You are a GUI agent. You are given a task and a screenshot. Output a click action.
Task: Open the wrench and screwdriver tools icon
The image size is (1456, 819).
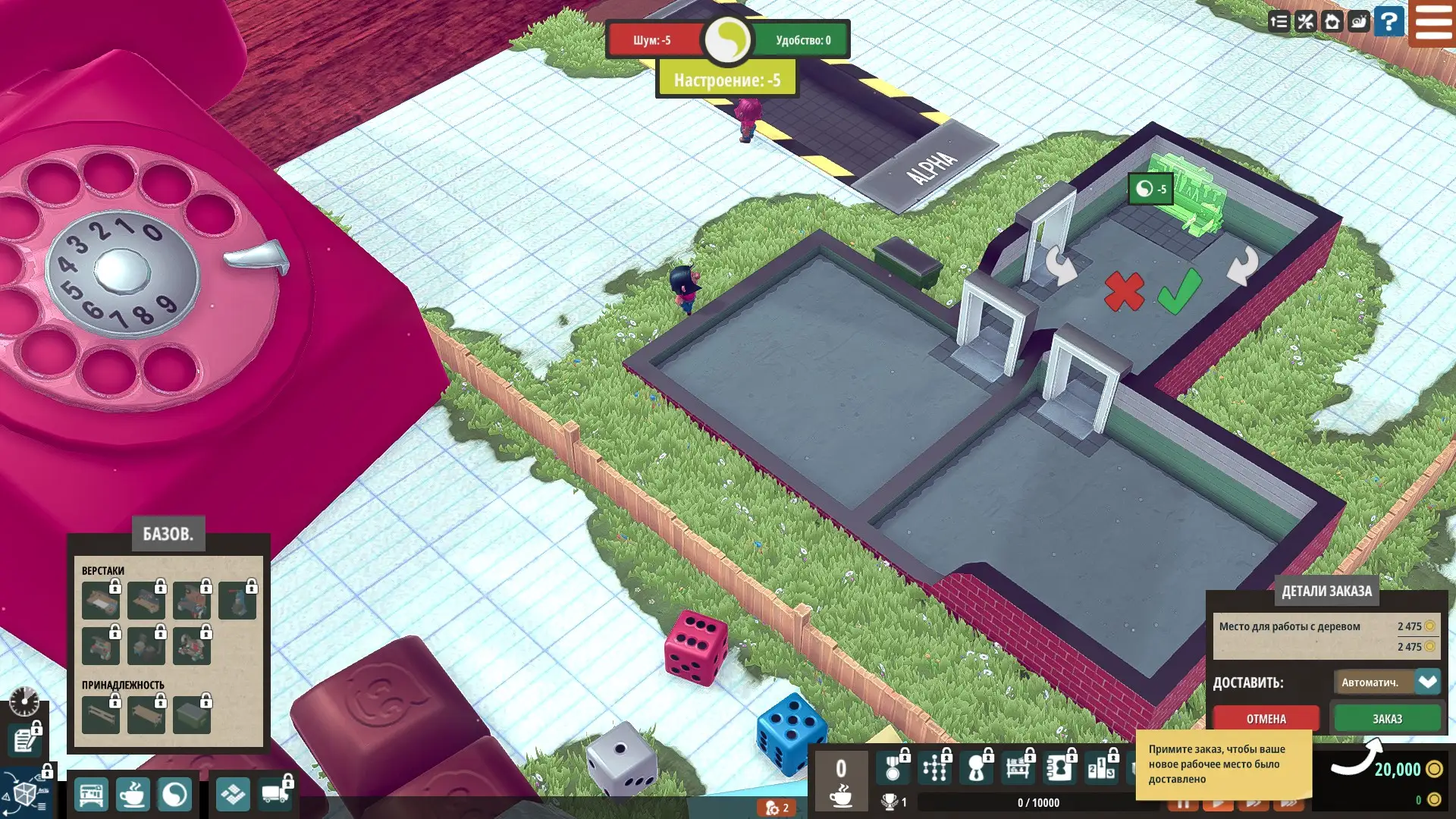(x=1305, y=22)
